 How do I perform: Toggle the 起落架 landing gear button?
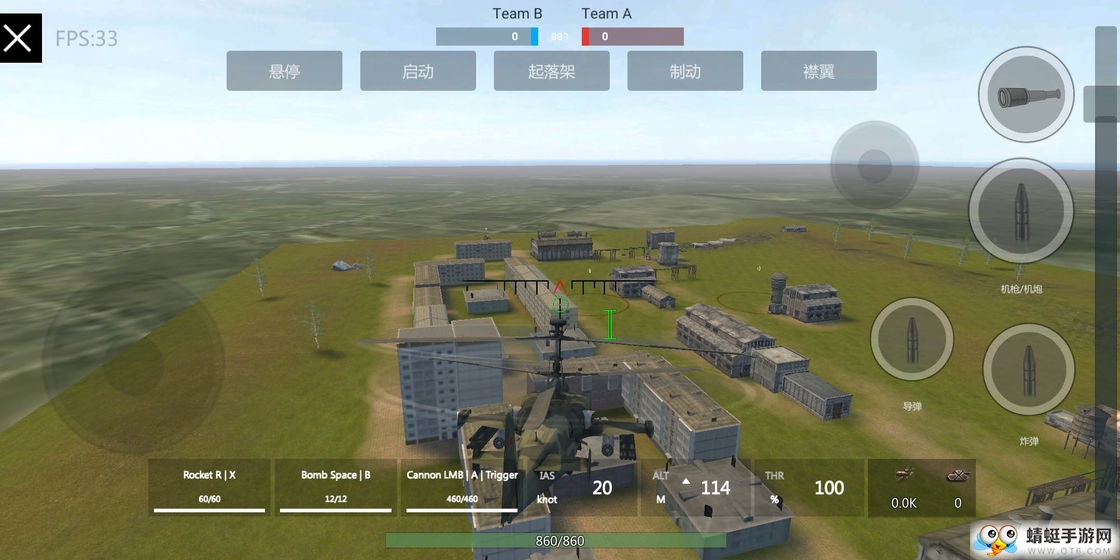pos(551,71)
